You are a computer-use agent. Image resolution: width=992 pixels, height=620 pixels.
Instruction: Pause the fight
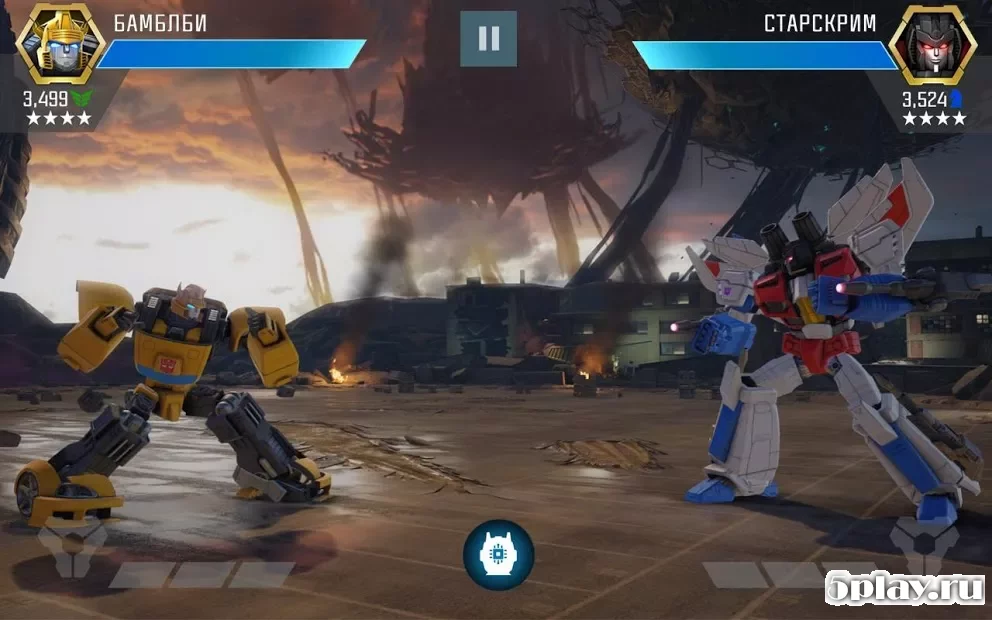point(488,39)
